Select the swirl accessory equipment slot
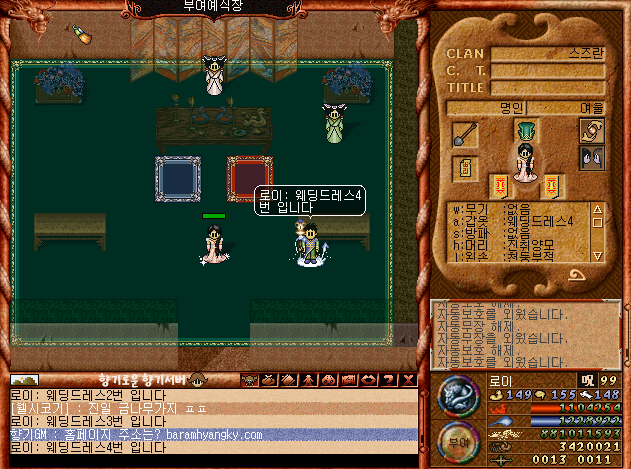Screen dimensions: 631x469 point(592,130)
